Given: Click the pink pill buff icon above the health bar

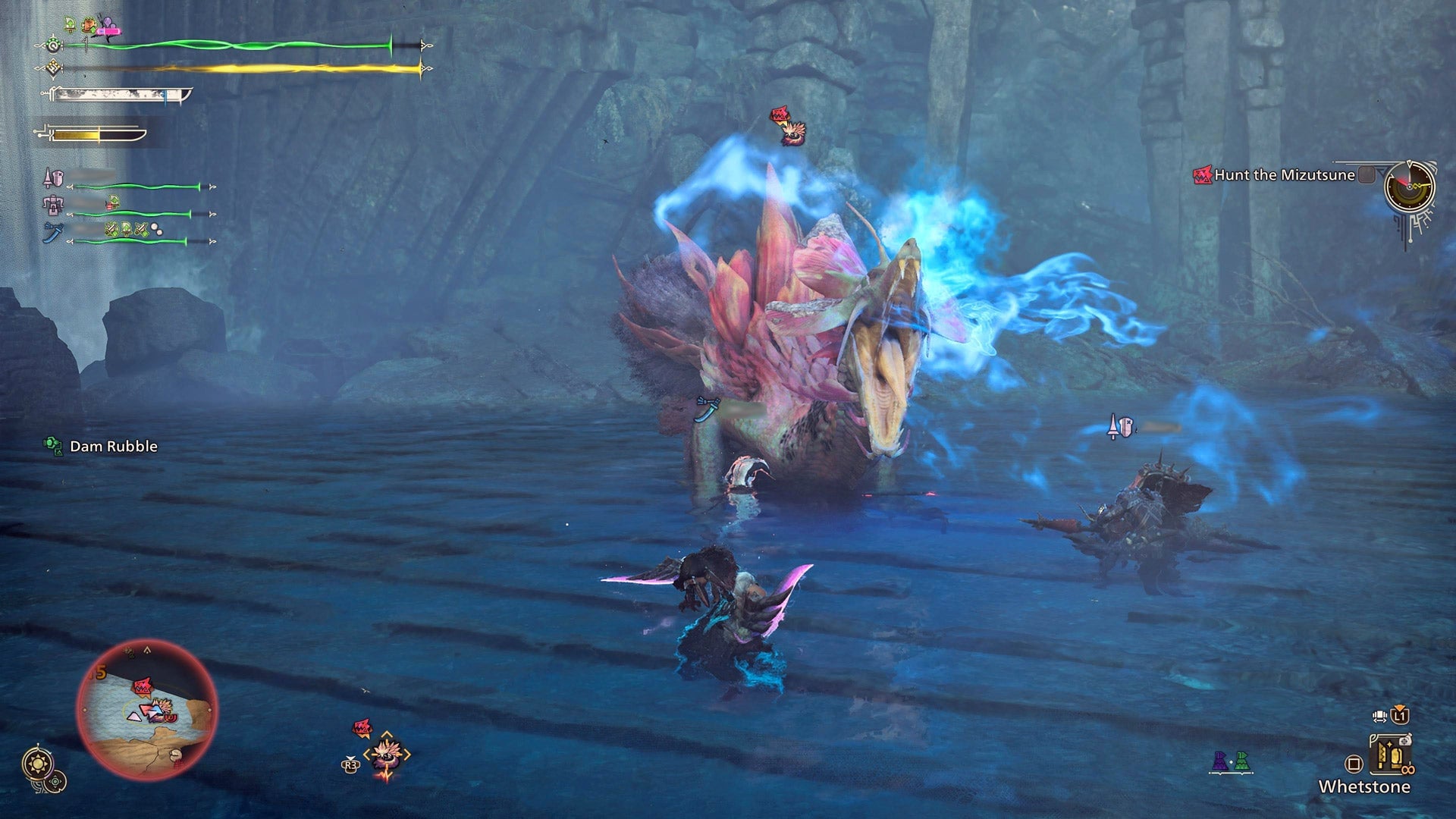Looking at the screenshot, I should click(109, 31).
